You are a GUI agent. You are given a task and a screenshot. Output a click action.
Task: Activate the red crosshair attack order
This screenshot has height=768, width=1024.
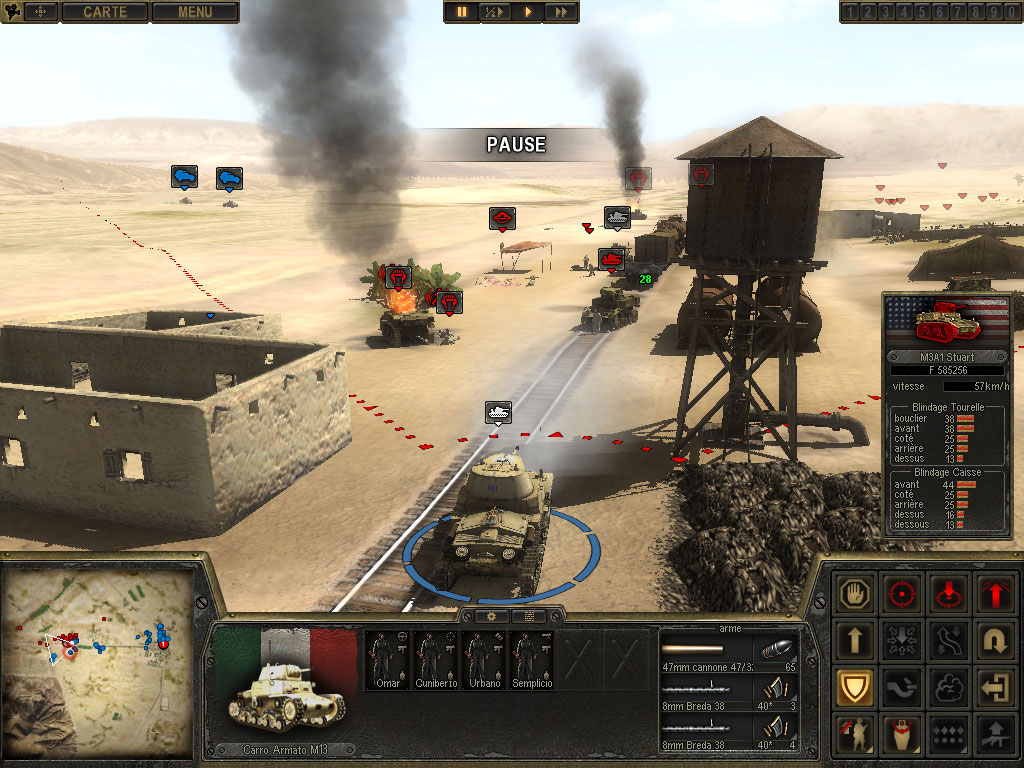[904, 593]
